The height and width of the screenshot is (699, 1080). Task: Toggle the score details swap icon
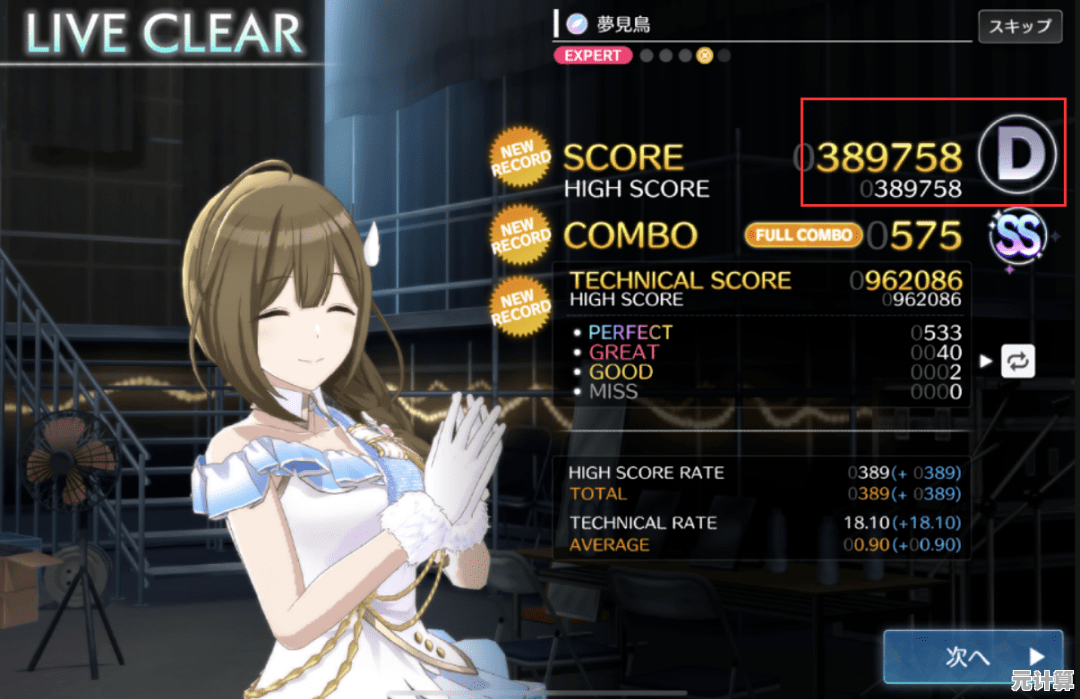1016,362
